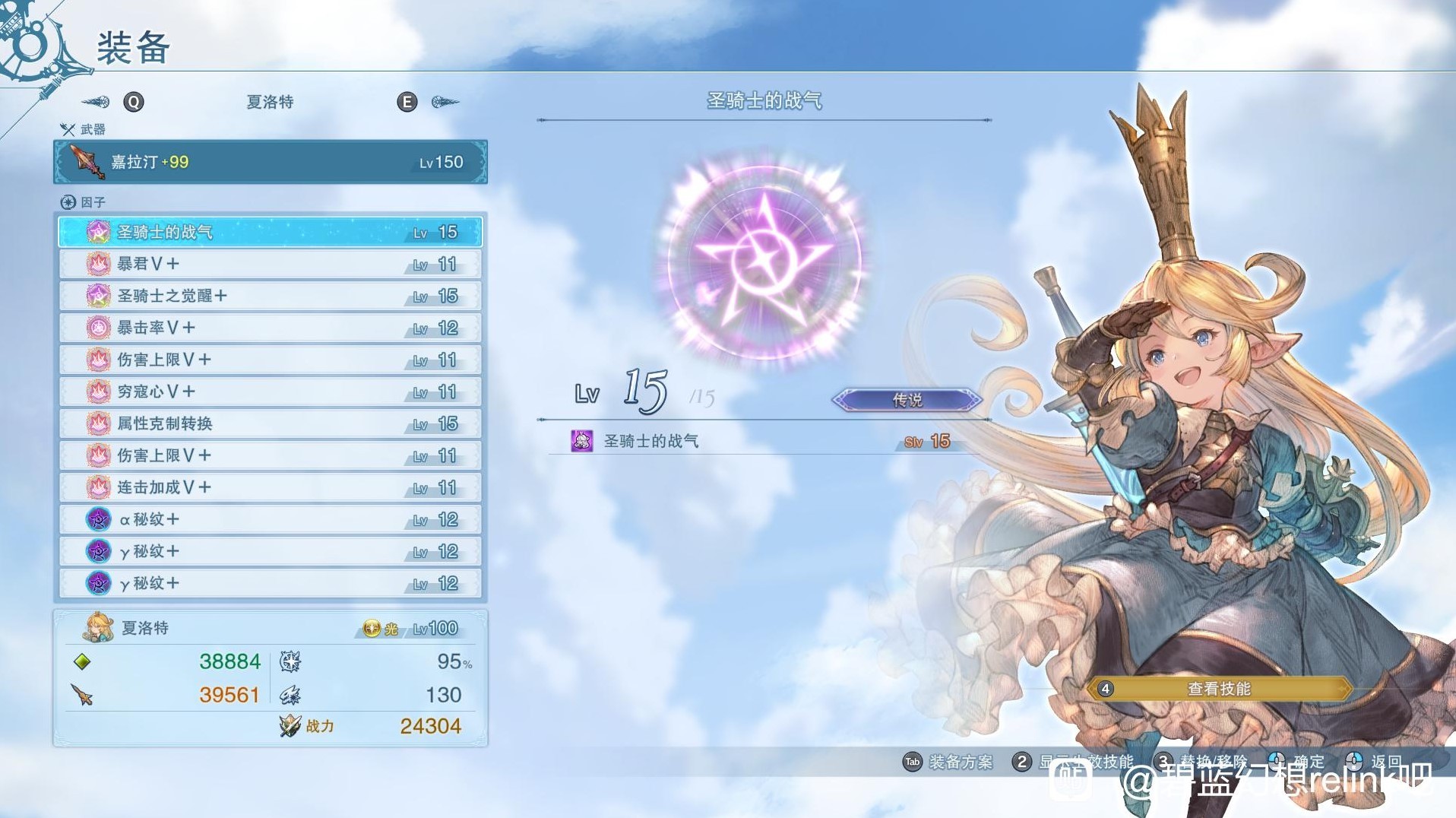Select the 嘉拉汀 weapon row
This screenshot has height=818, width=1456.
[270, 162]
